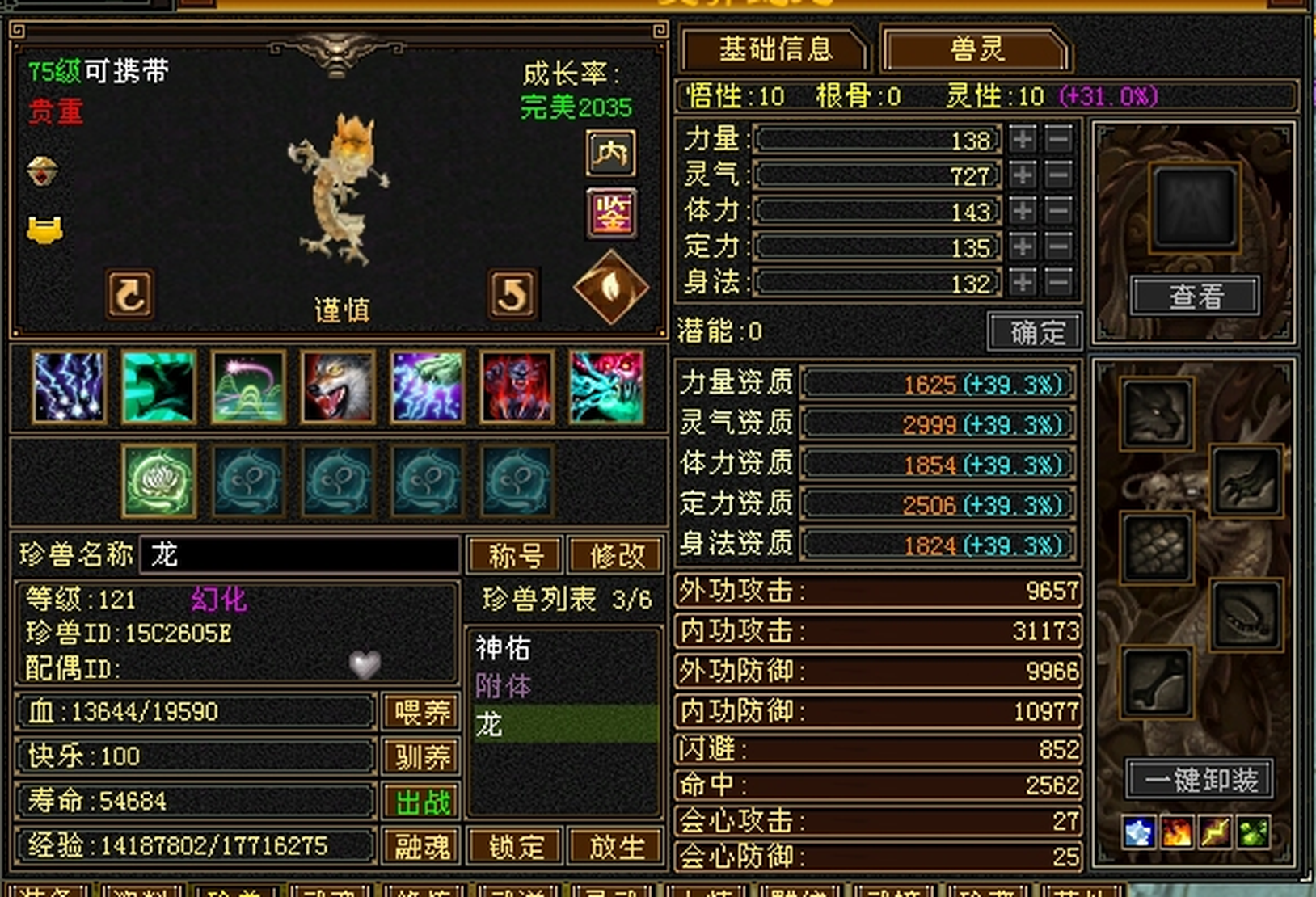The height and width of the screenshot is (897, 1316).
Task: Click the 鉴 appraisal button
Action: 611,214
